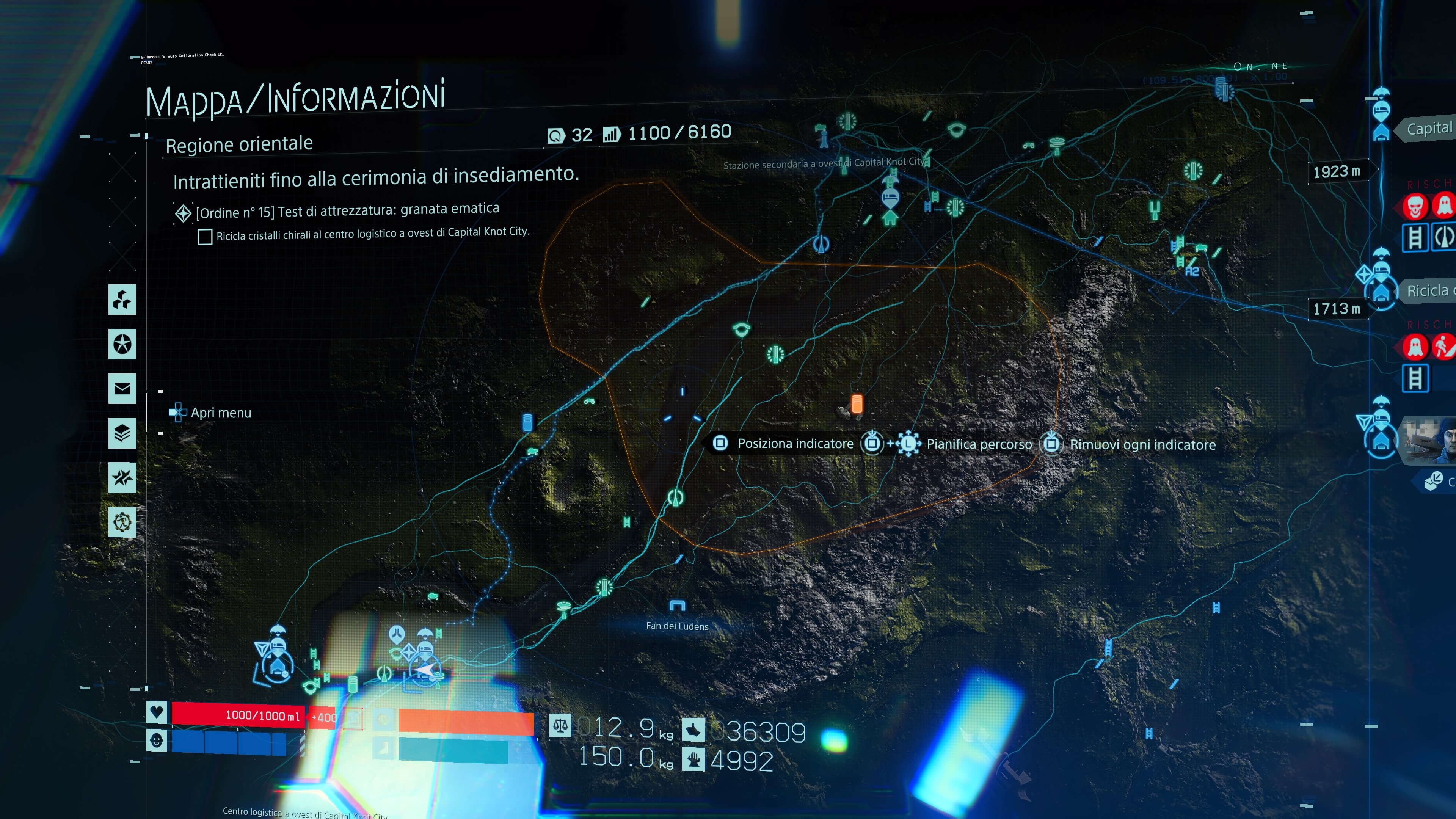1456x819 pixels.
Task: Open the runner-in-gear options icon
Action: point(122,523)
